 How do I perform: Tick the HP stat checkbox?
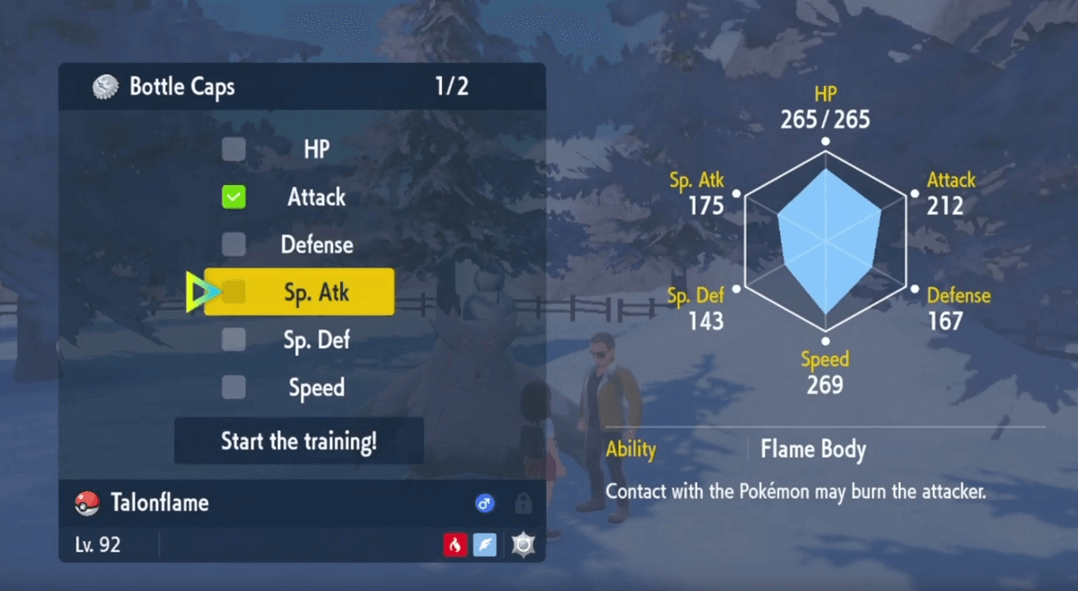click(x=234, y=149)
